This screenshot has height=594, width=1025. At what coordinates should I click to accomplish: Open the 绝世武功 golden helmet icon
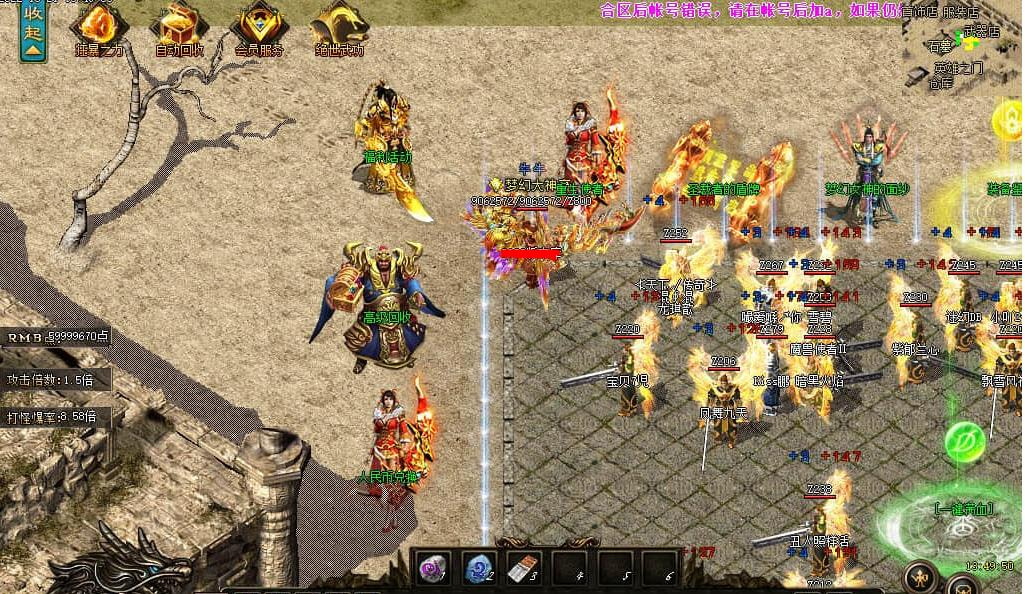pos(338,26)
